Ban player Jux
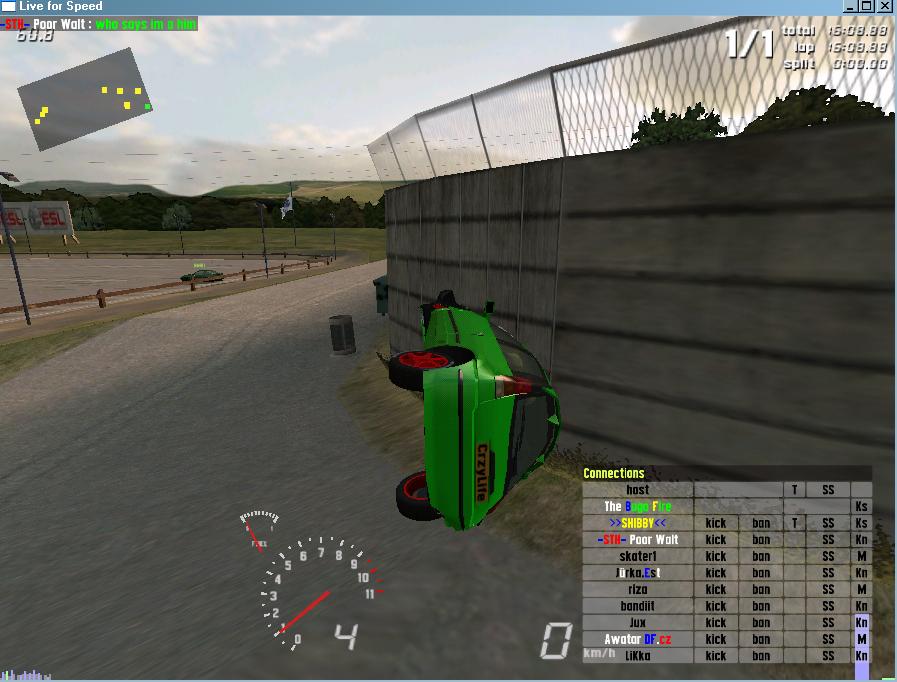The height and width of the screenshot is (682, 897). [761, 622]
